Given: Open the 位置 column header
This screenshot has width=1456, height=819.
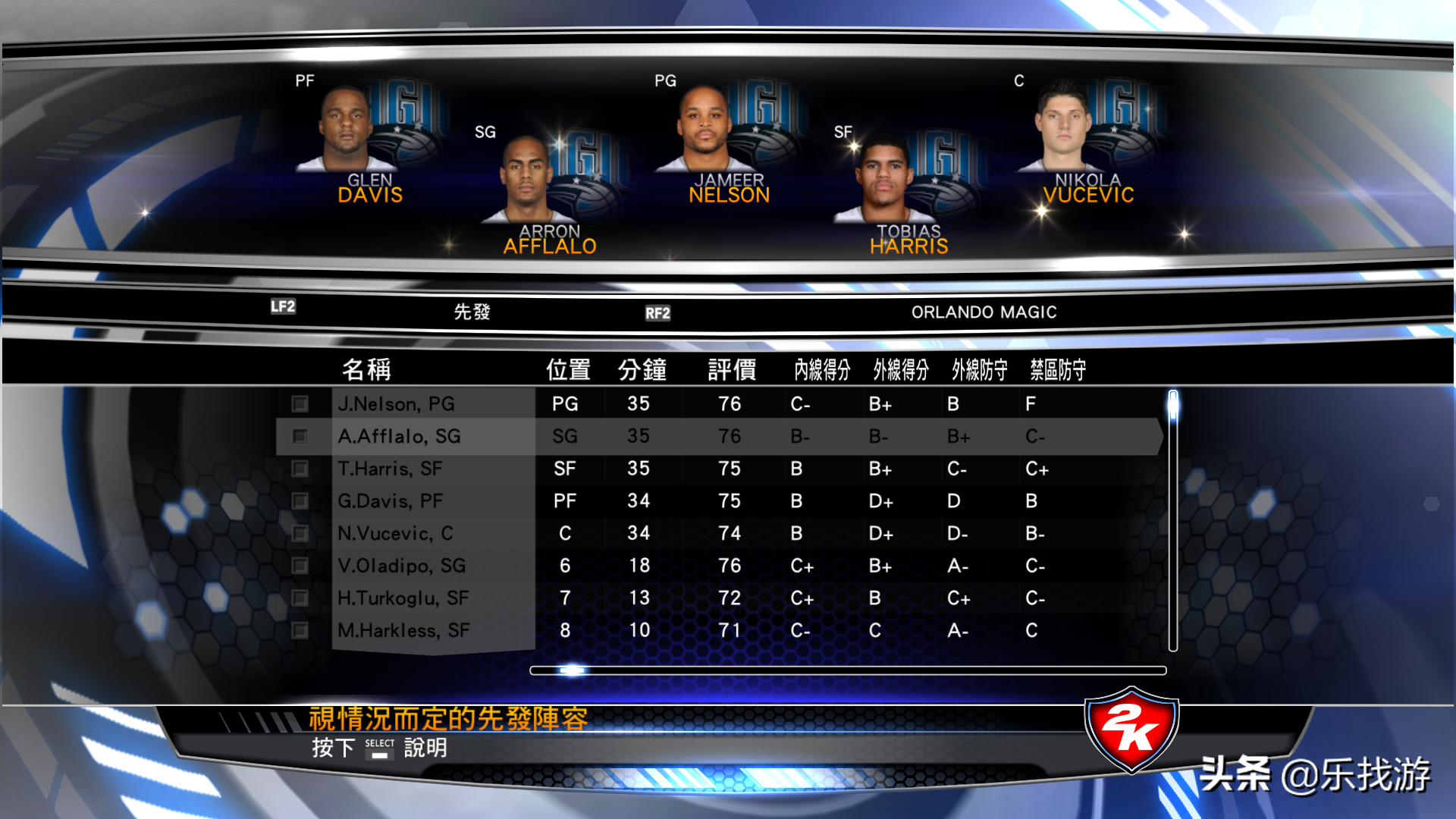Looking at the screenshot, I should pos(568,369).
